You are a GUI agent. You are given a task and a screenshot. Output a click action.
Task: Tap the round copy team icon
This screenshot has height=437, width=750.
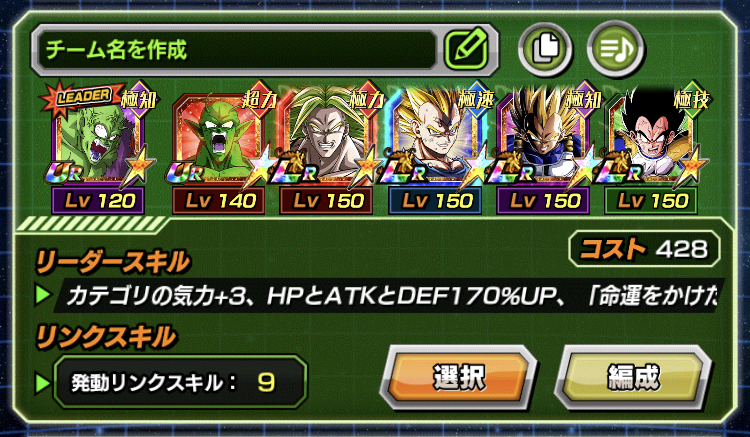tap(545, 46)
